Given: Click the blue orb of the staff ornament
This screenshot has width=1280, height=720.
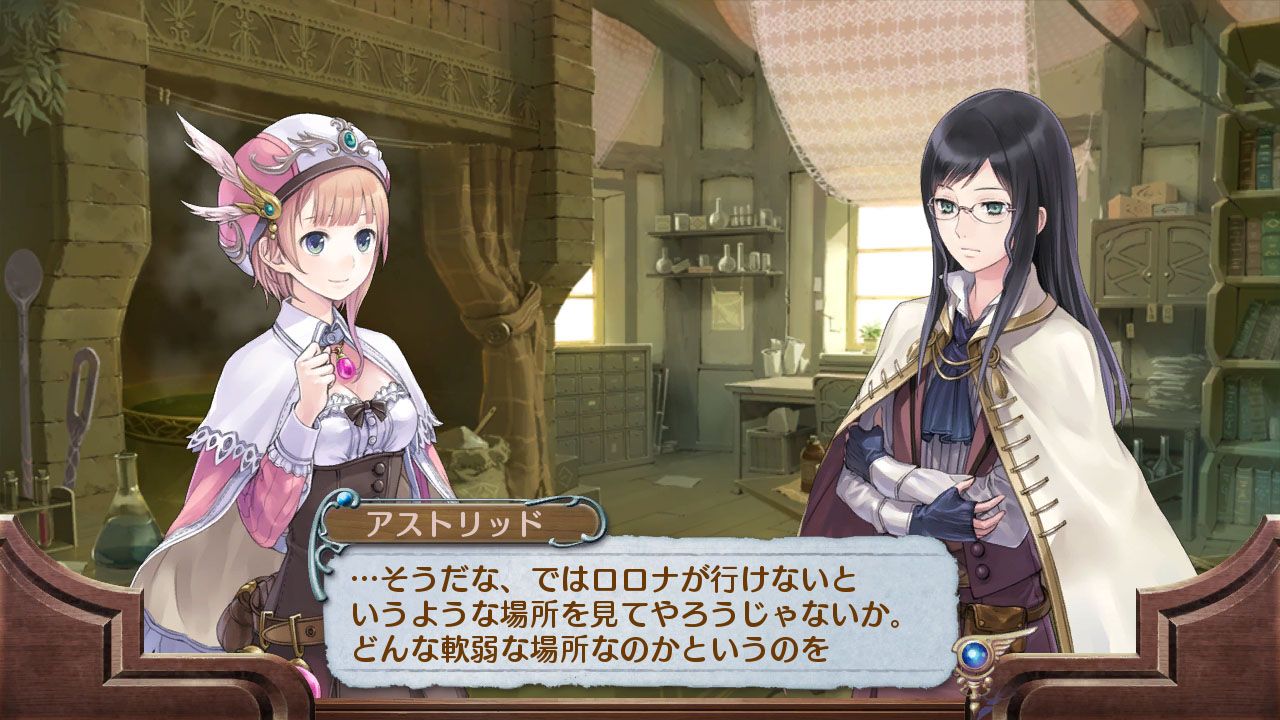Looking at the screenshot, I should click(974, 654).
